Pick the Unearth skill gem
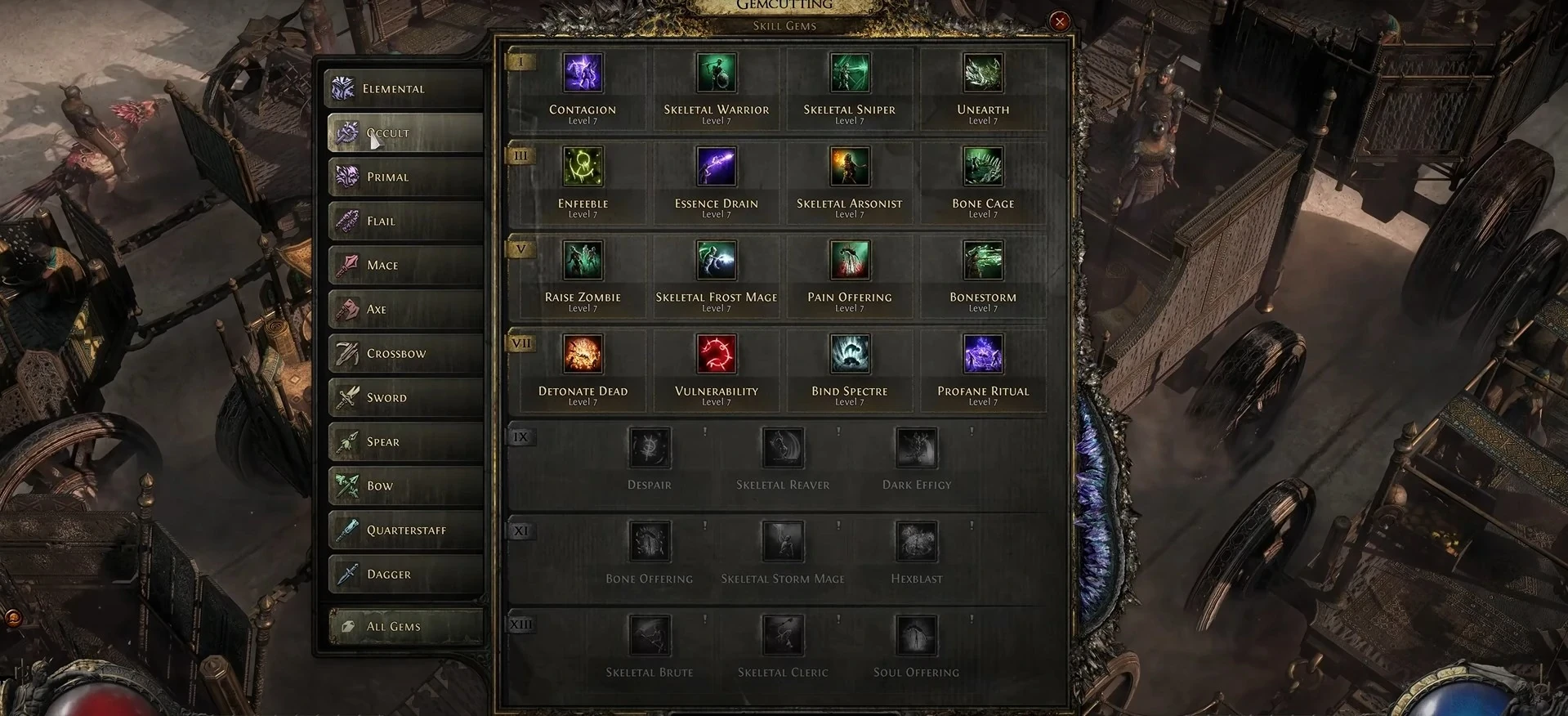This screenshot has height=716, width=1568. (x=982, y=73)
